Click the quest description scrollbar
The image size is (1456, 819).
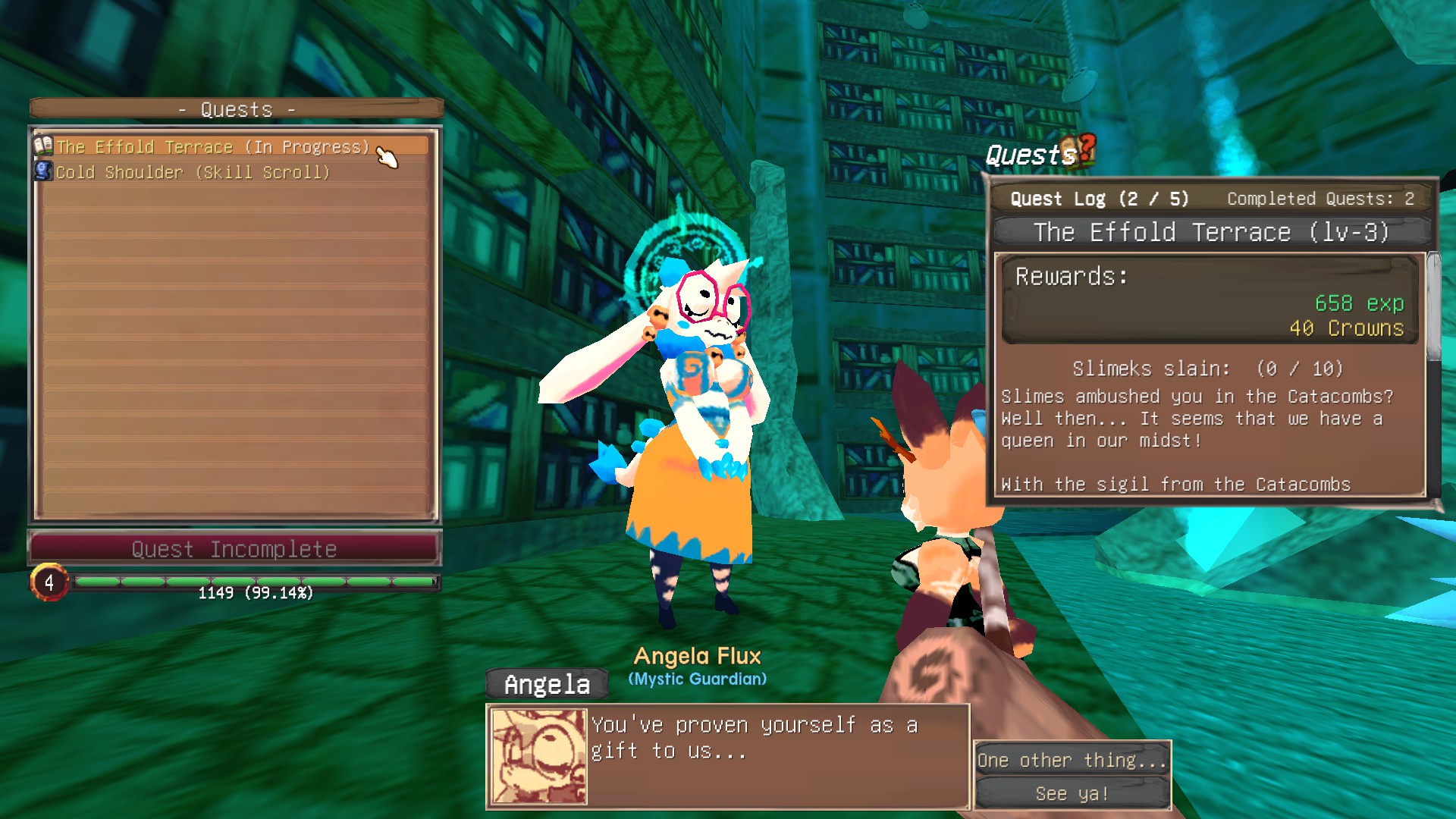(x=1432, y=307)
